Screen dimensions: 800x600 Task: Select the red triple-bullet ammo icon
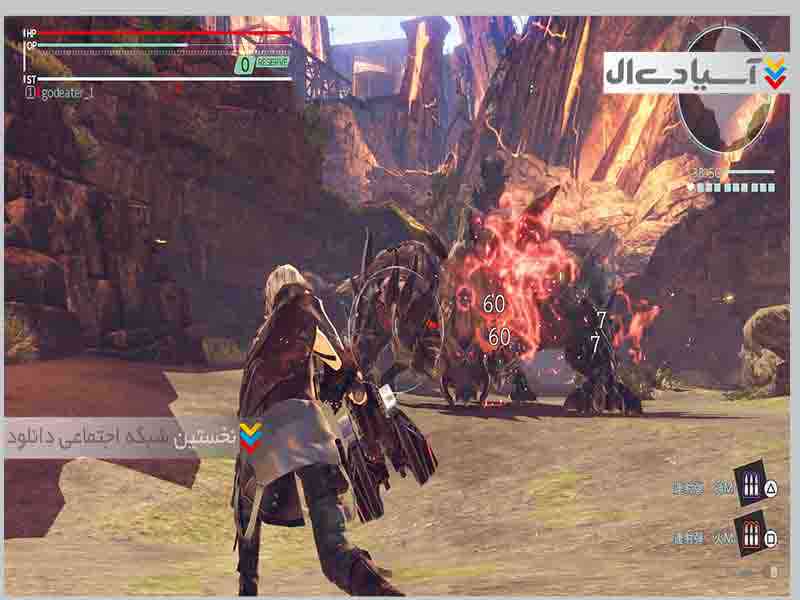tap(748, 532)
